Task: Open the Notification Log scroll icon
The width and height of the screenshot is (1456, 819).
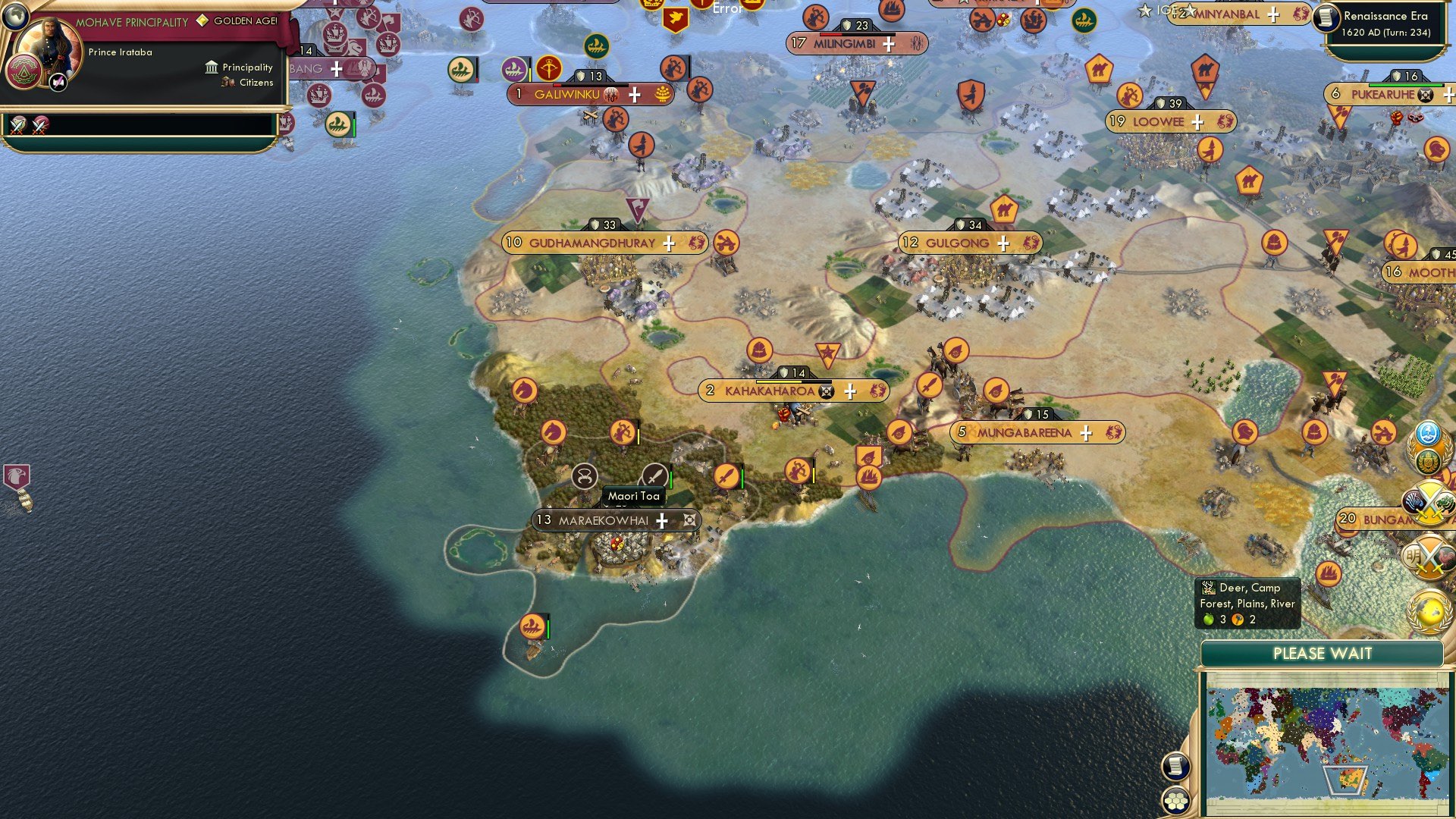Action: [1175, 767]
